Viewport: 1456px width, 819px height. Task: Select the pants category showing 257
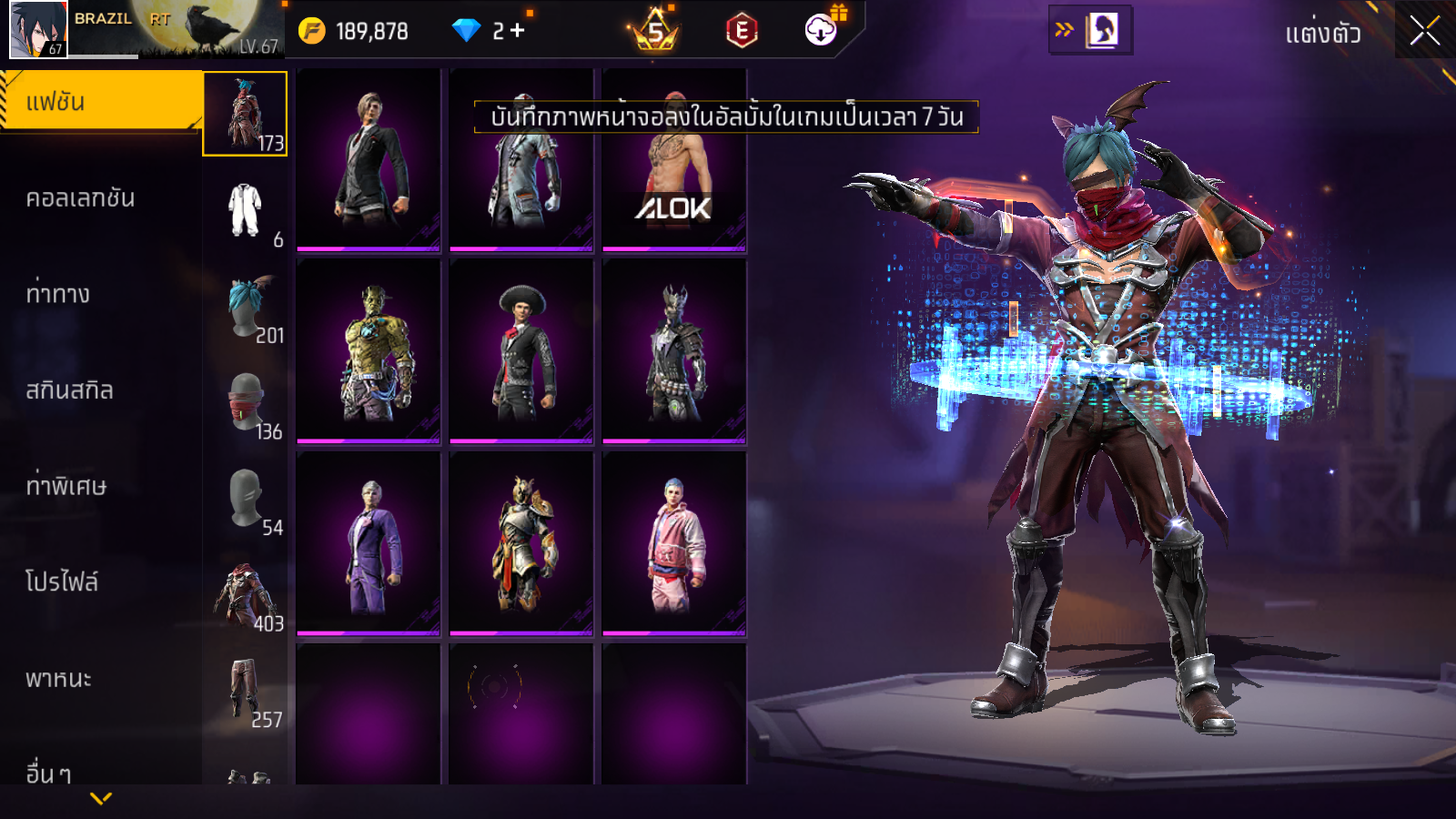[x=246, y=692]
